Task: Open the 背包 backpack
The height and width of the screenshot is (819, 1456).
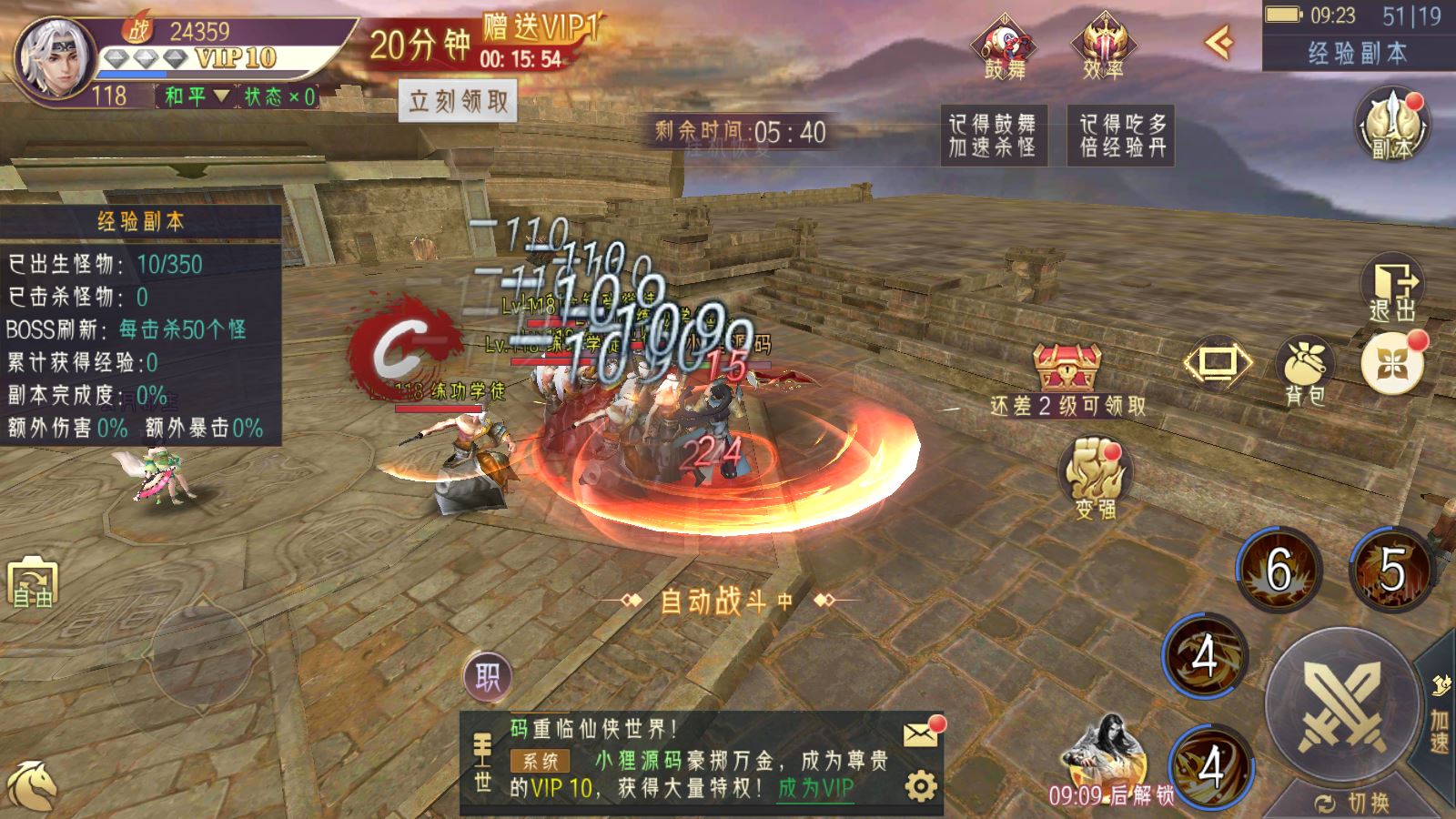Action: tap(1305, 369)
